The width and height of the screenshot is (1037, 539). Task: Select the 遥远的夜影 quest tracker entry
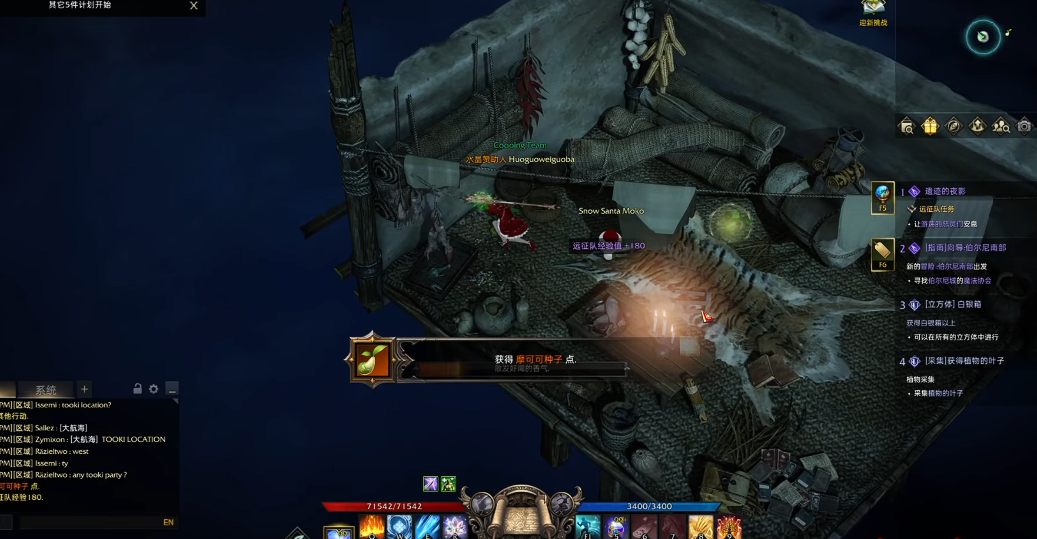[945, 191]
